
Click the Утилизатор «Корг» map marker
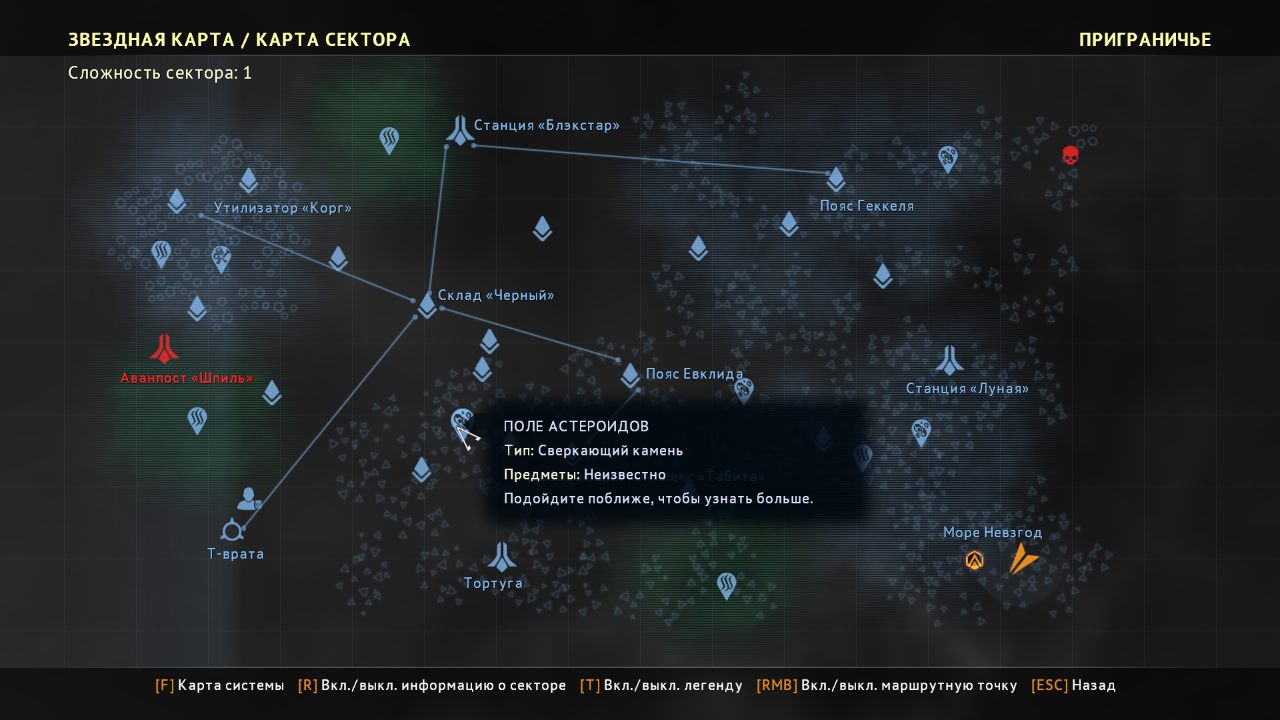[x=177, y=201]
